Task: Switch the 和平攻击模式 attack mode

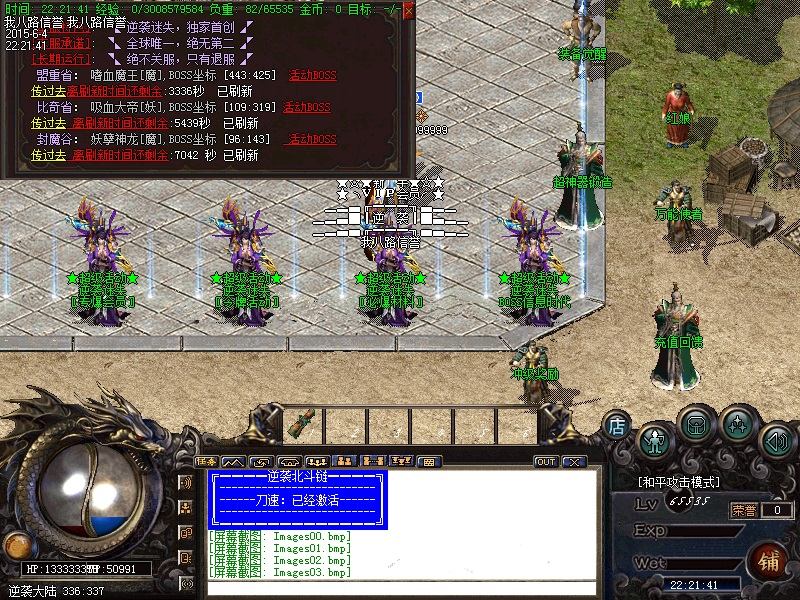Action: coord(680,482)
